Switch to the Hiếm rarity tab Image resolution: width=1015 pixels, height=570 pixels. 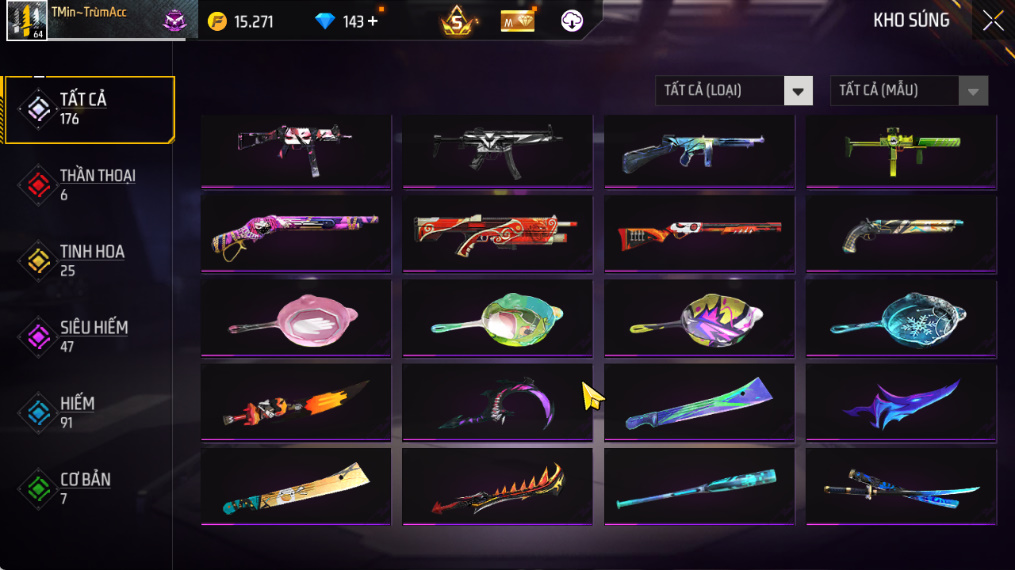[88, 412]
